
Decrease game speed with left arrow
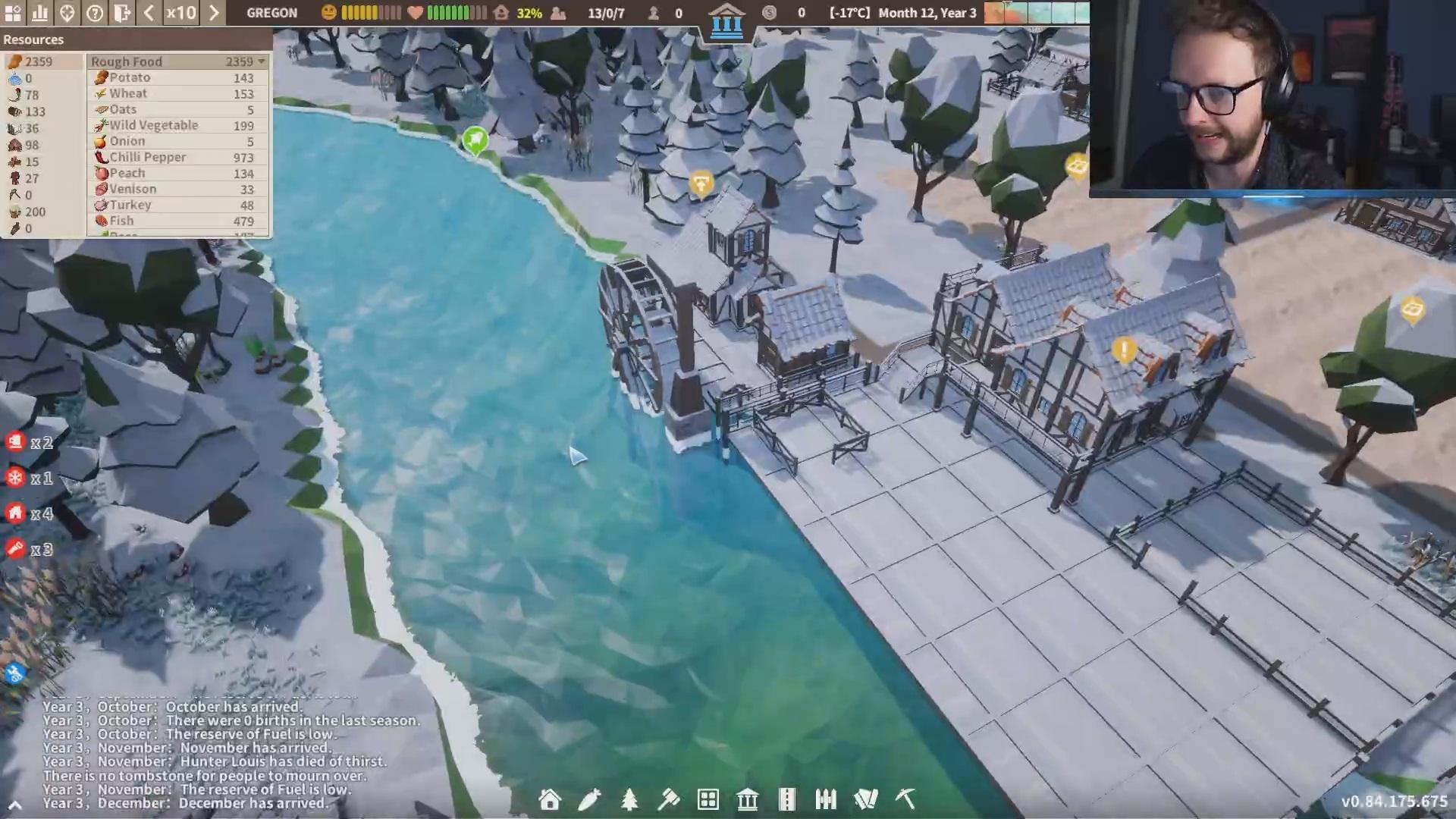[x=149, y=13]
